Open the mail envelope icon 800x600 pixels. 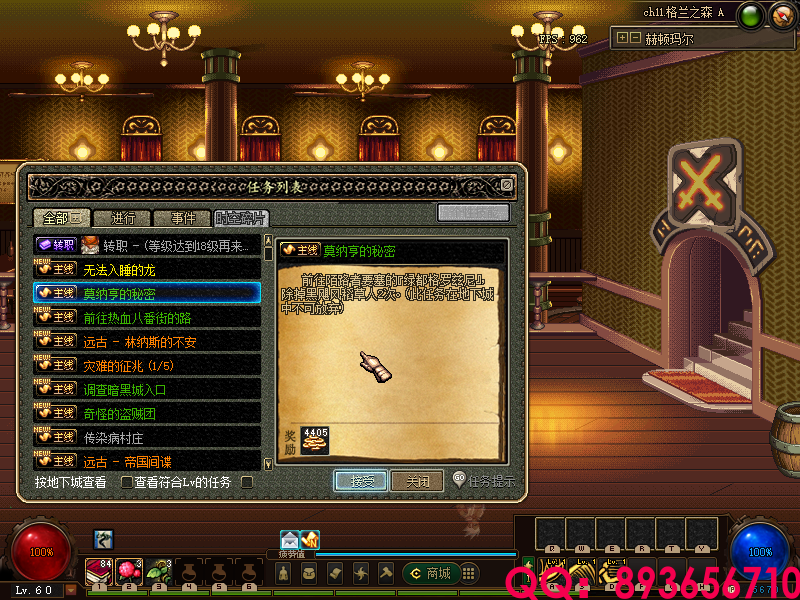tap(290, 539)
